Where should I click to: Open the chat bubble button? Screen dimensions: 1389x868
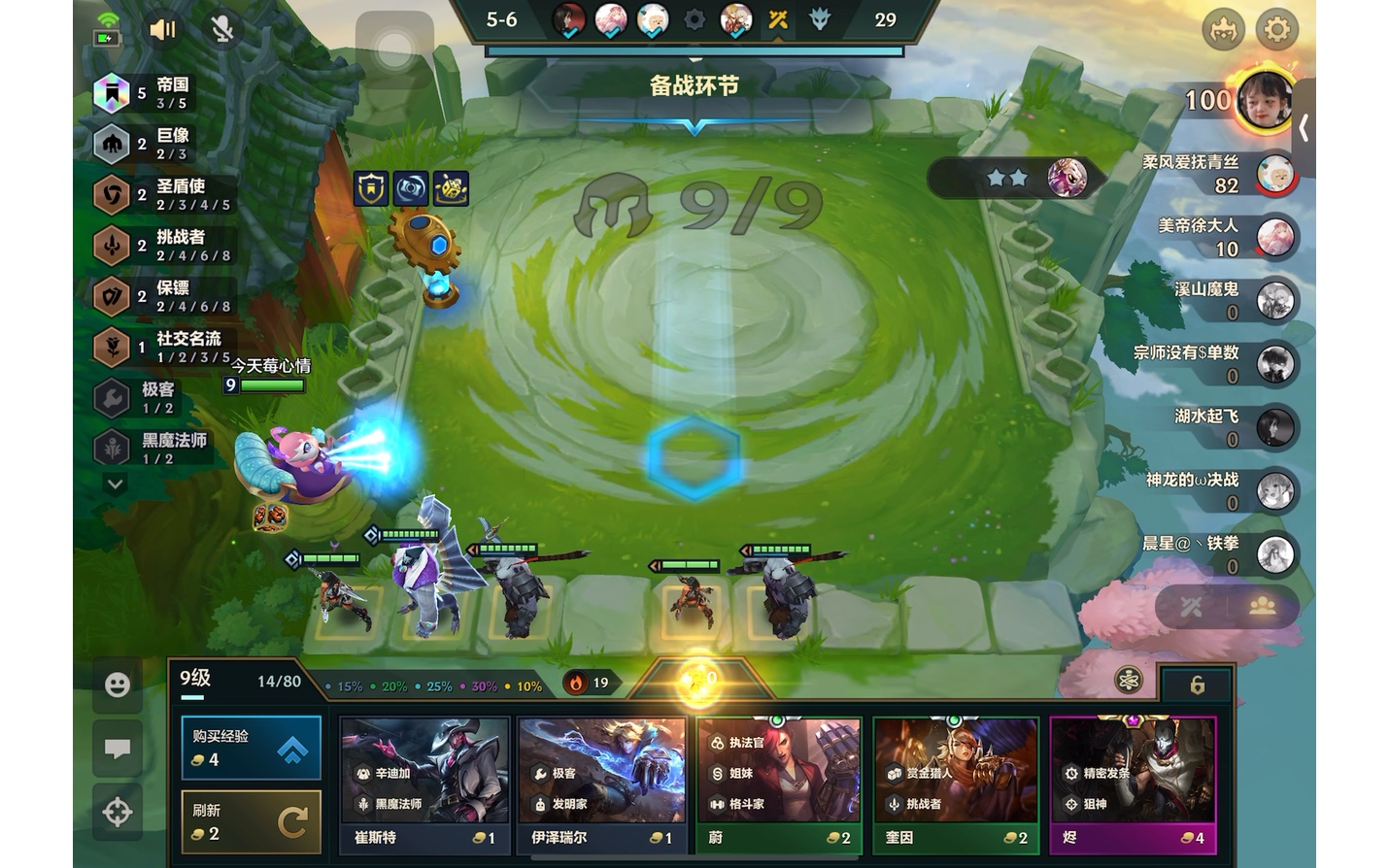[118, 749]
